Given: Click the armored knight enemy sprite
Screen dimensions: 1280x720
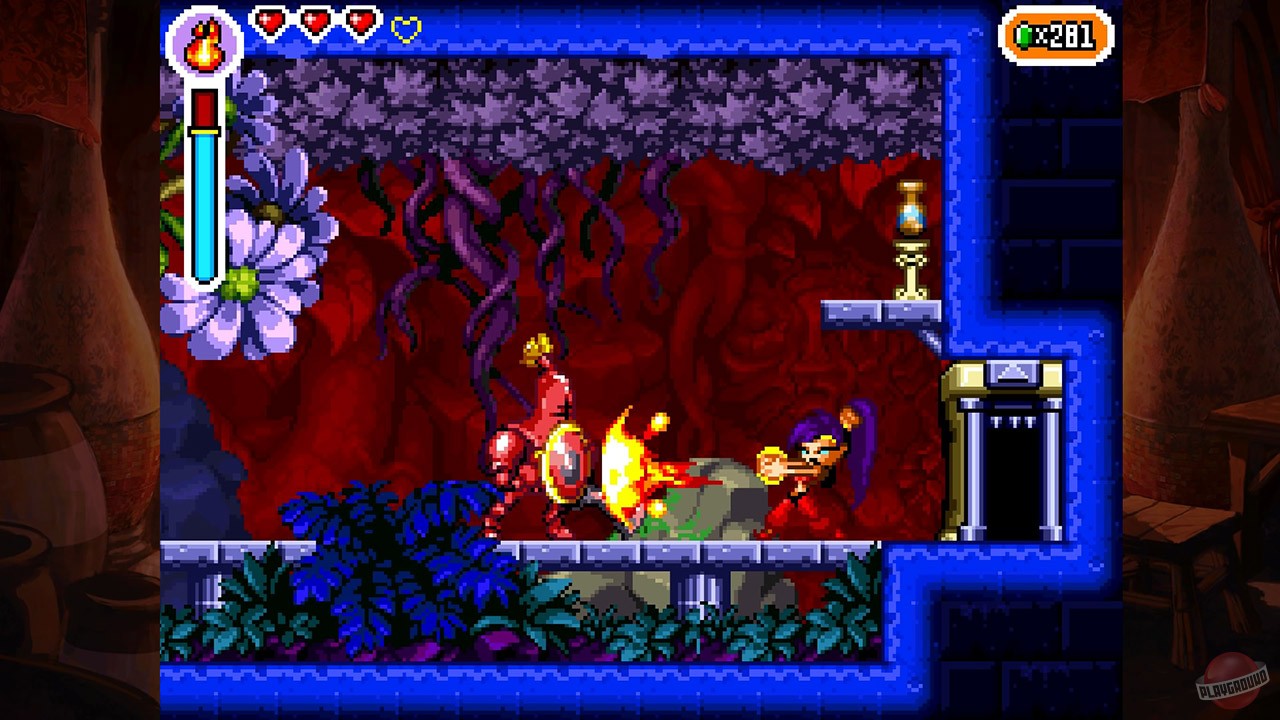Looking at the screenshot, I should (540, 450).
